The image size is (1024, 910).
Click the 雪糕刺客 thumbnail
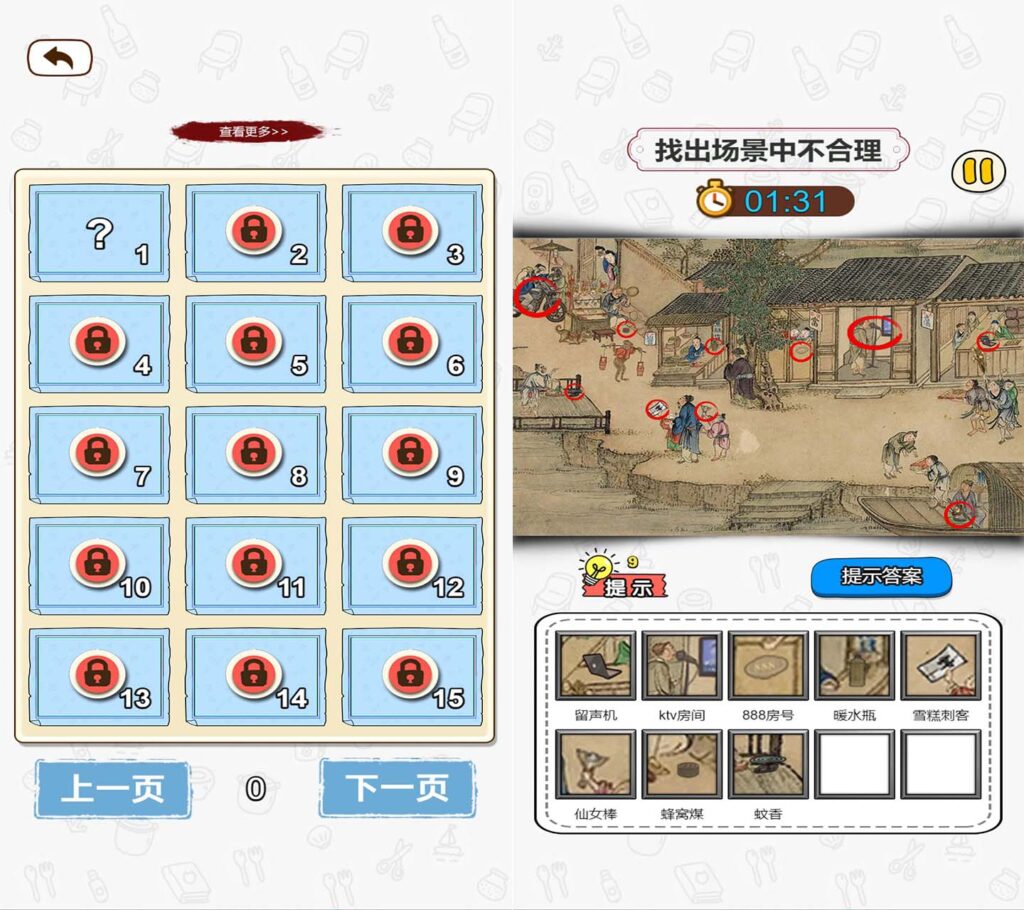(x=940, y=665)
